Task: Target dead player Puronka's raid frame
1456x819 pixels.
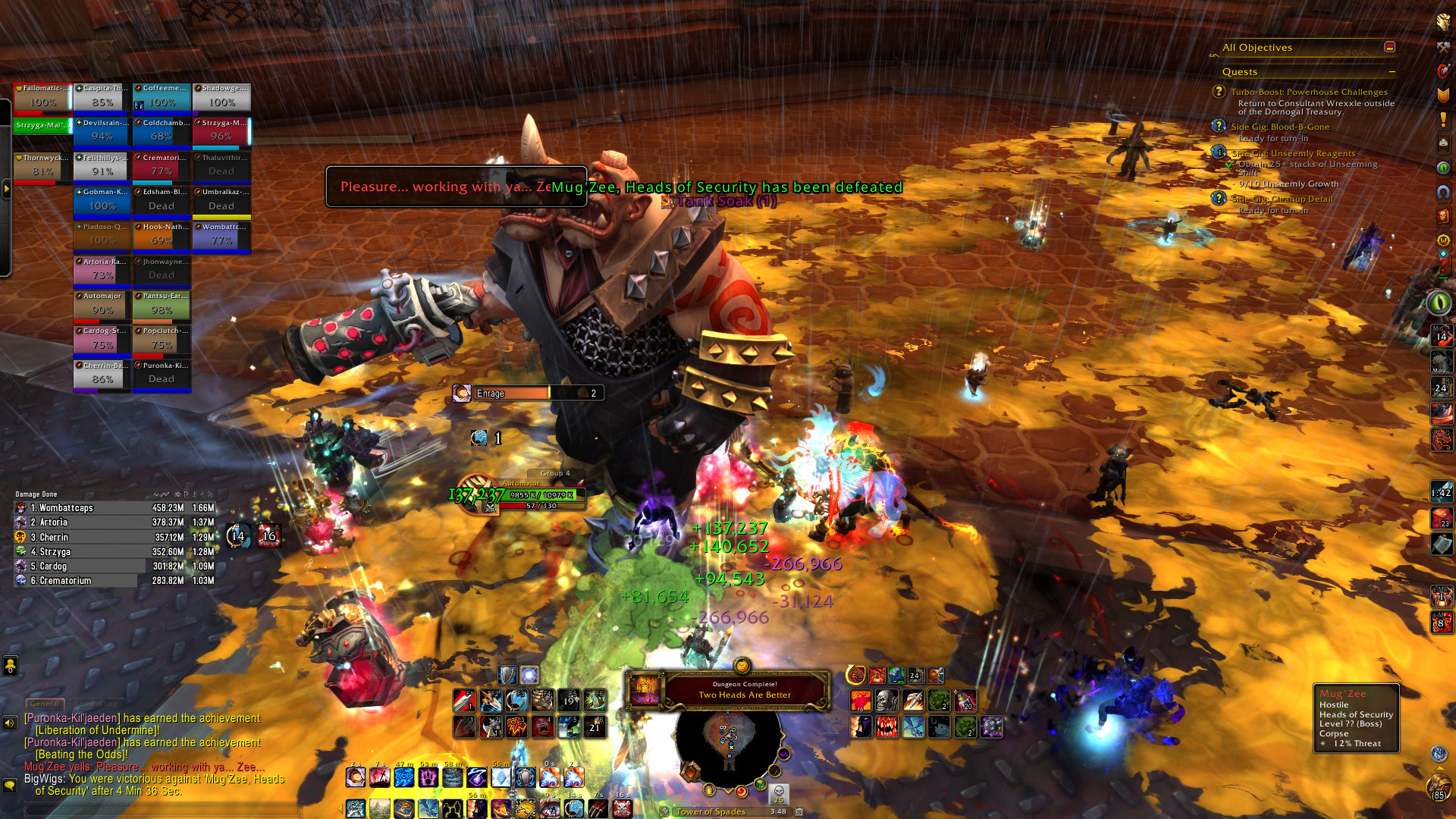Action: tap(162, 374)
